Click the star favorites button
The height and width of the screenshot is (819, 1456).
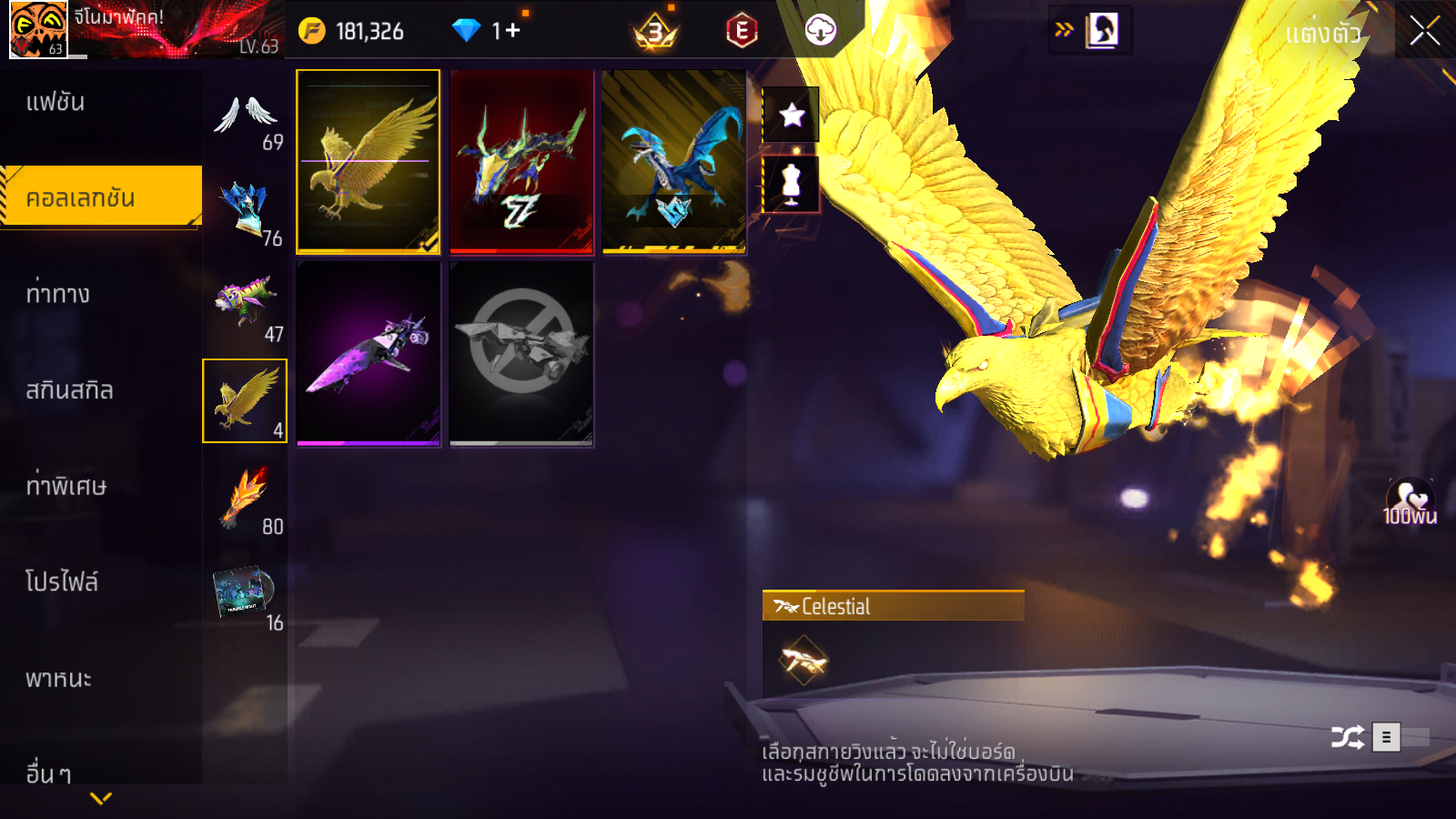pos(792,115)
